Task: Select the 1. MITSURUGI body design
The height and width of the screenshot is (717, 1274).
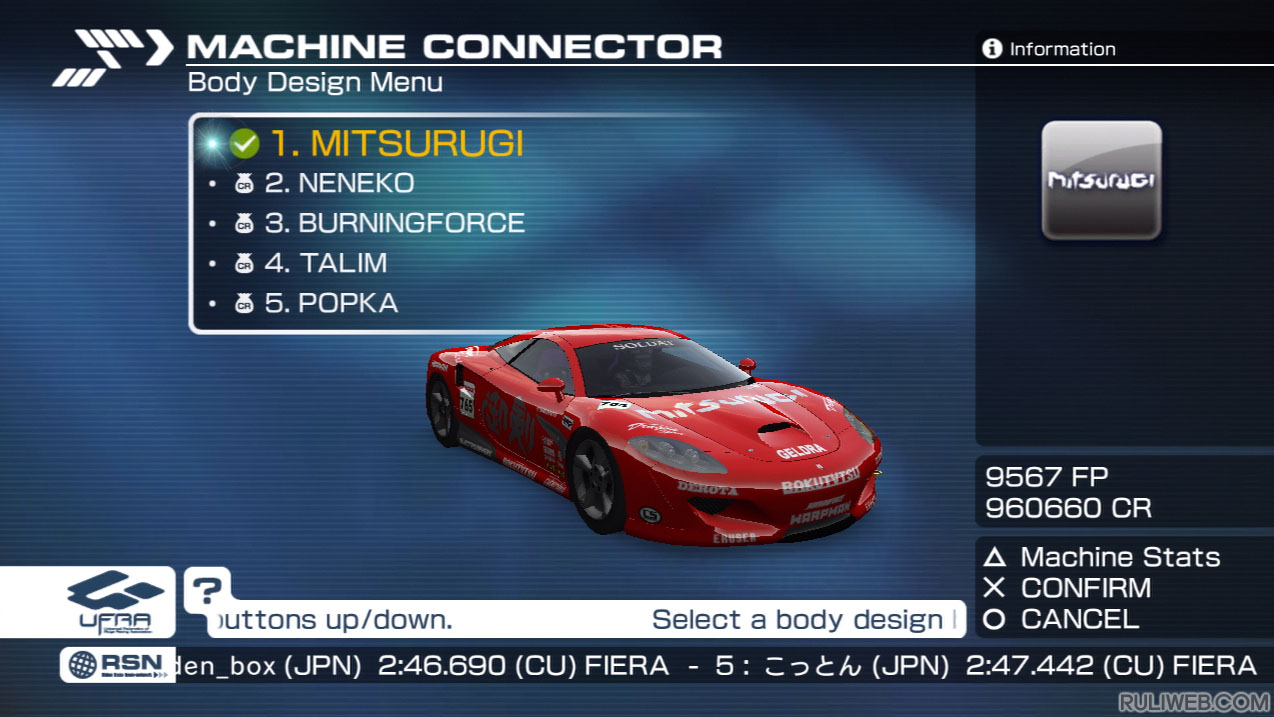Action: coord(396,144)
